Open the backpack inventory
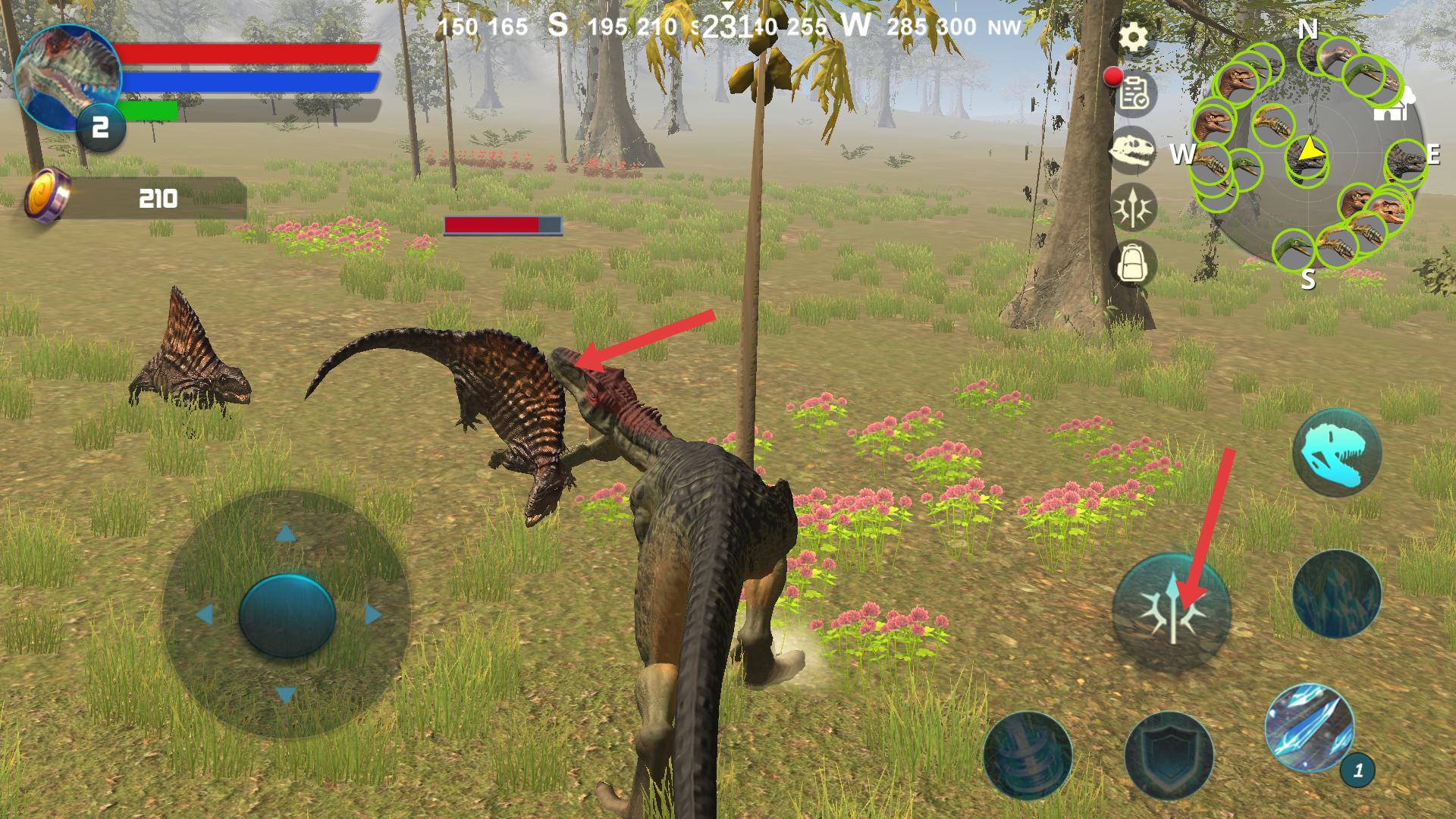The width and height of the screenshot is (1456, 819). 1133,263
